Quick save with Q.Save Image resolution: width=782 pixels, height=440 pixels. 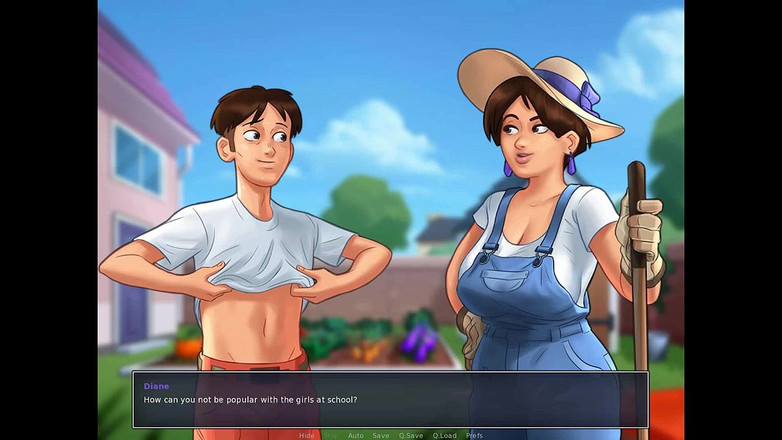click(x=411, y=436)
